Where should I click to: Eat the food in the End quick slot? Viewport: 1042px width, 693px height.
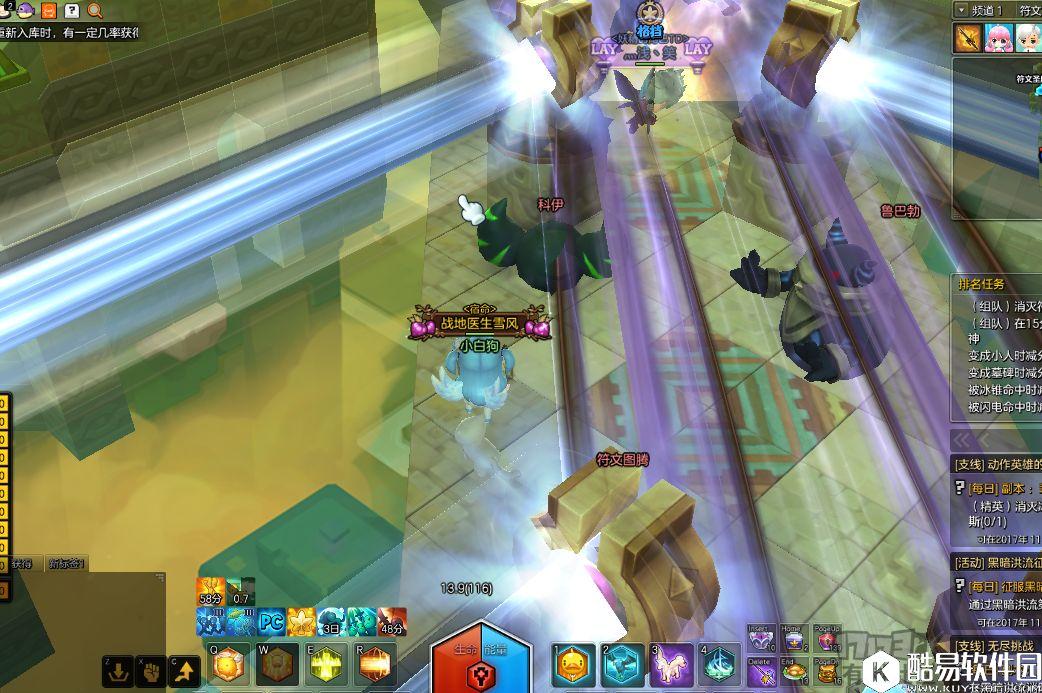(794, 672)
